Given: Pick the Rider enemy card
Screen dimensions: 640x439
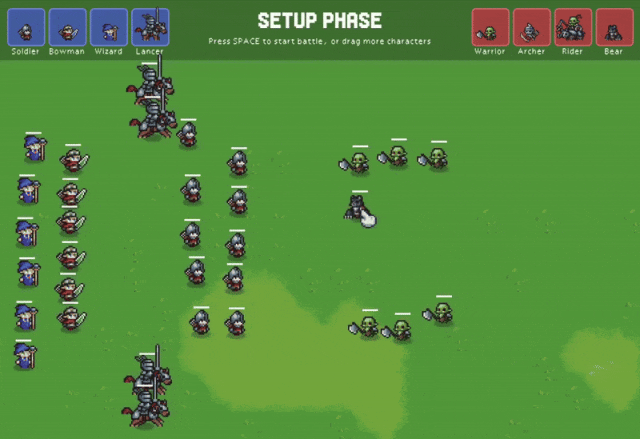Looking at the screenshot, I should pyautogui.click(x=573, y=27).
